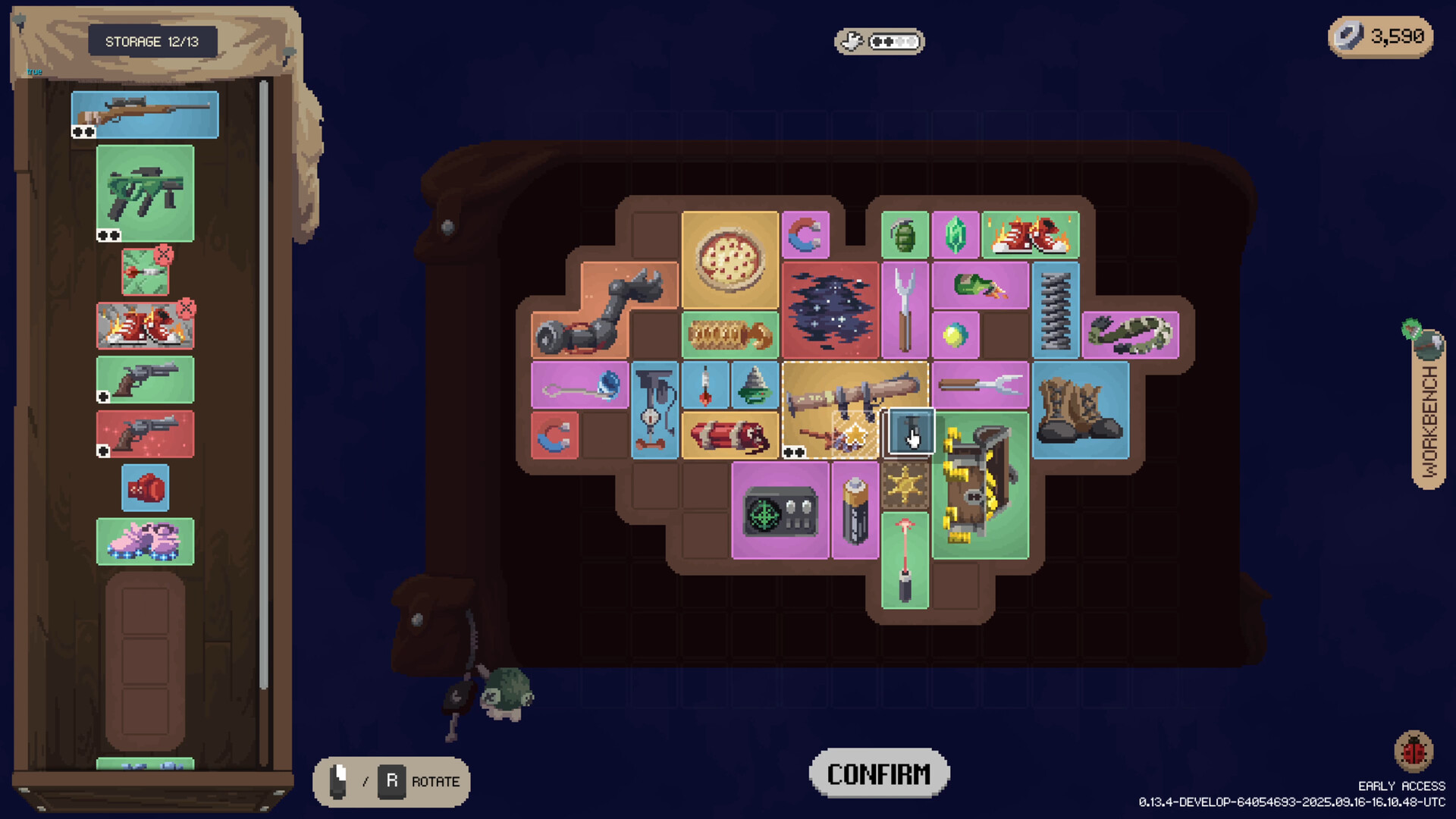
Task: Grab the brown hiking boots item
Action: coord(1080,410)
